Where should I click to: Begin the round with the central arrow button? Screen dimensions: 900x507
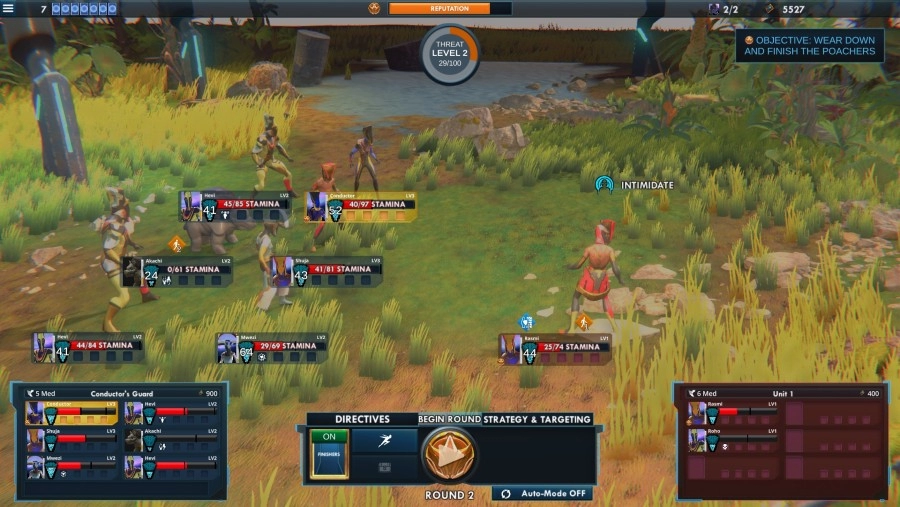[x=449, y=454]
